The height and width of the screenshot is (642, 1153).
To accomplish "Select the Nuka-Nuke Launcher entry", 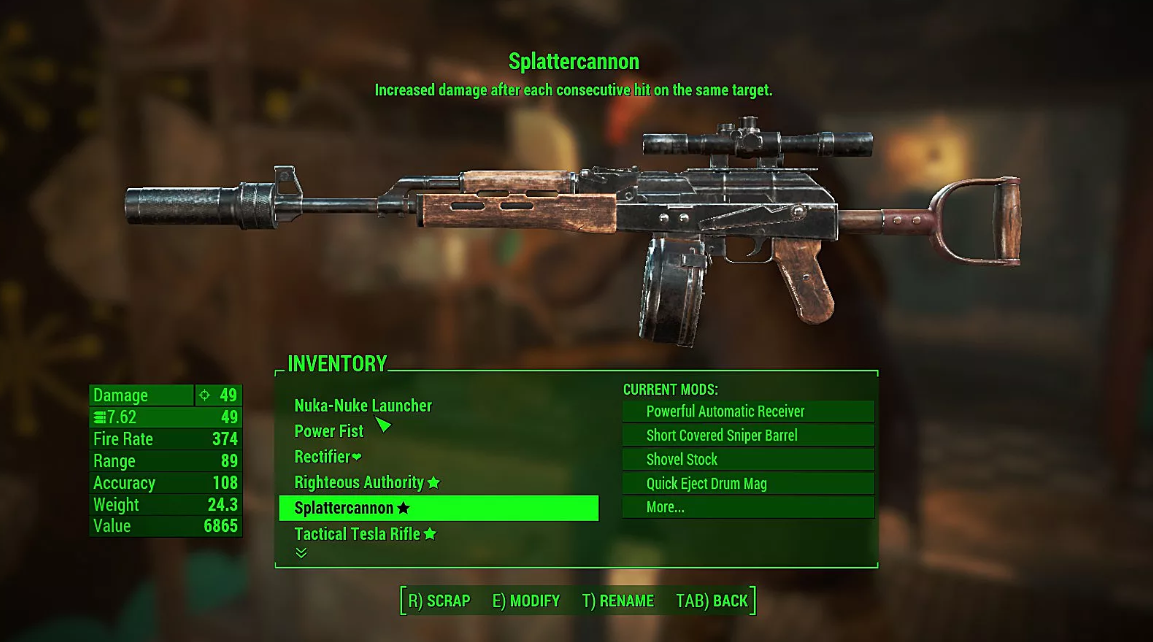I will click(363, 405).
